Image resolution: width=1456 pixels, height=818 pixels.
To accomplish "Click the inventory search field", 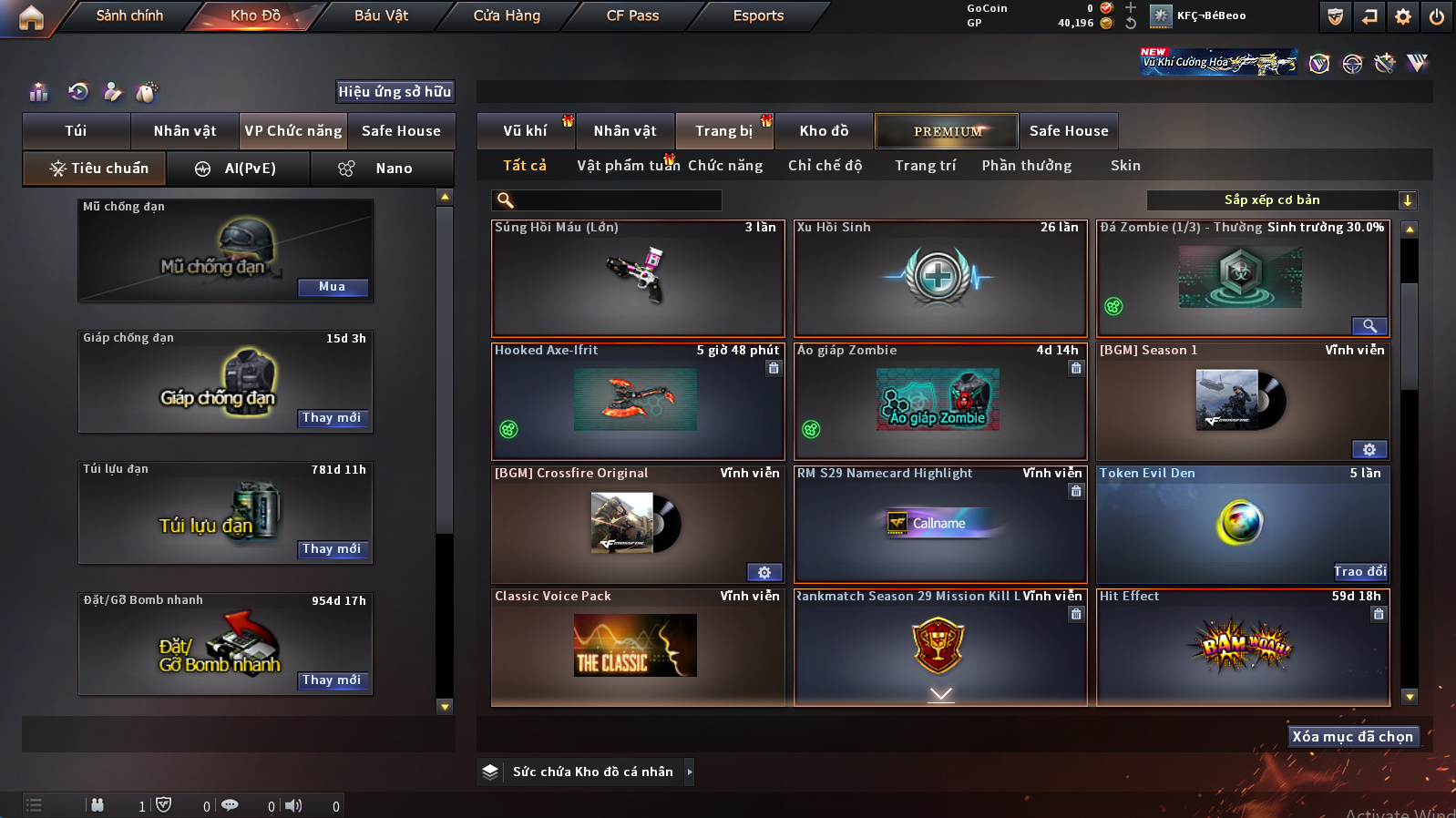I will [x=616, y=200].
